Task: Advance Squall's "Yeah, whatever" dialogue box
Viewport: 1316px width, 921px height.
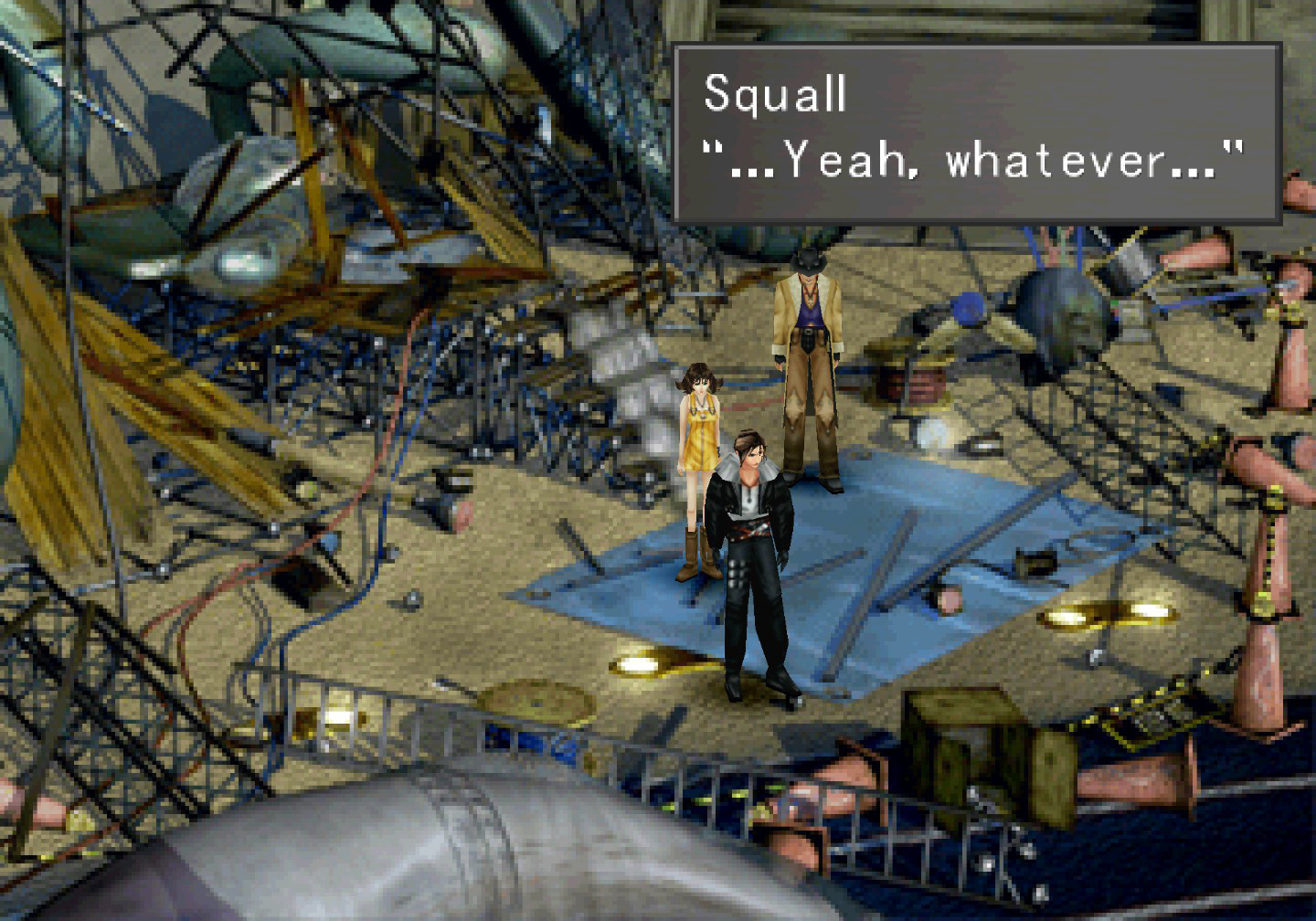Action: pyautogui.click(x=976, y=133)
